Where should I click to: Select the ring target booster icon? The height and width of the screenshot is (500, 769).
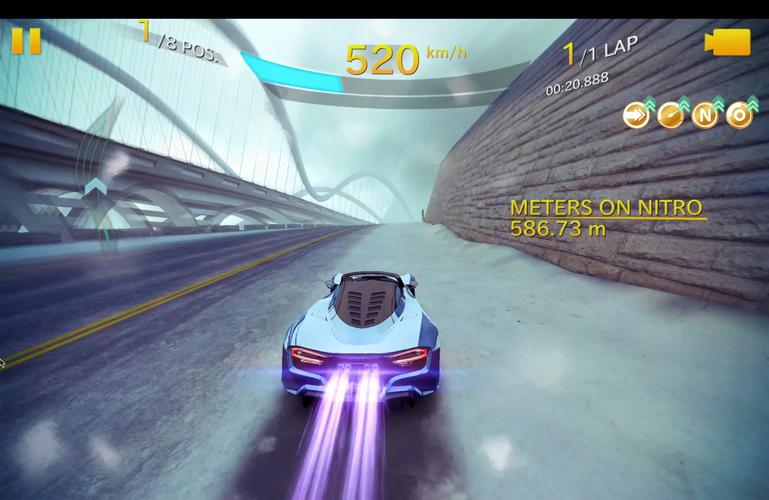click(x=740, y=115)
